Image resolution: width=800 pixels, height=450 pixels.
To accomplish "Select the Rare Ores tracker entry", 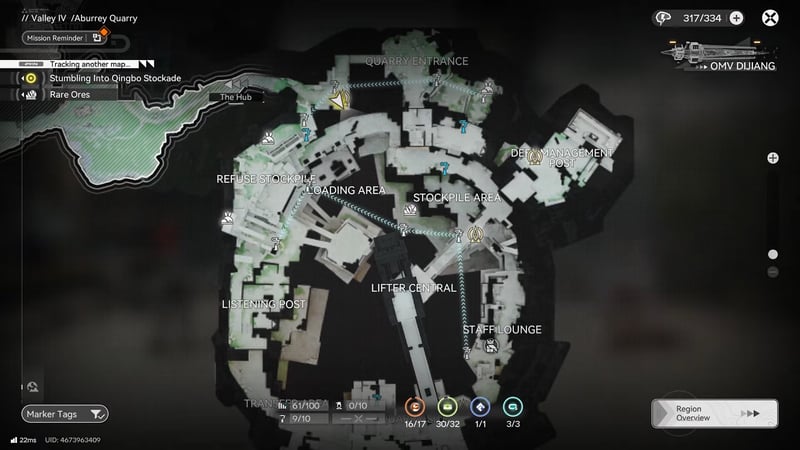I will (70, 95).
